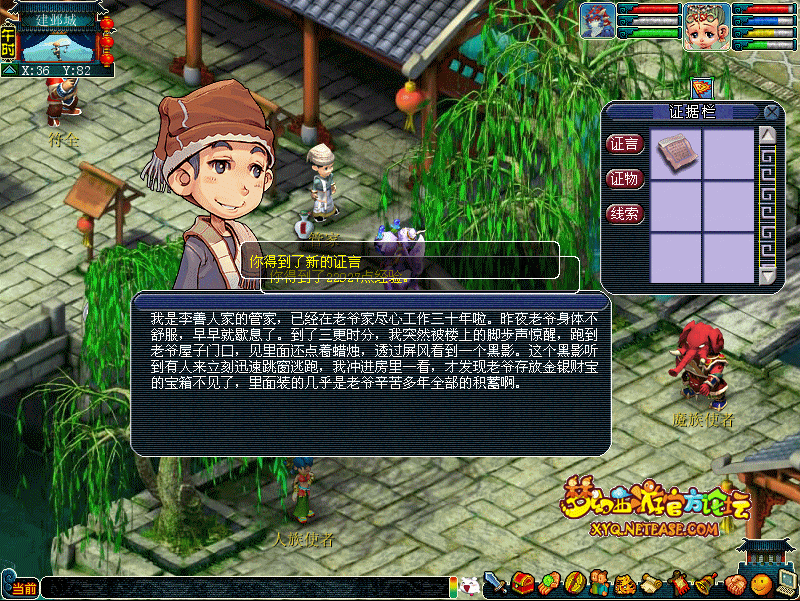Open the handshake friends icon
The width and height of the screenshot is (800, 601).
point(733,584)
